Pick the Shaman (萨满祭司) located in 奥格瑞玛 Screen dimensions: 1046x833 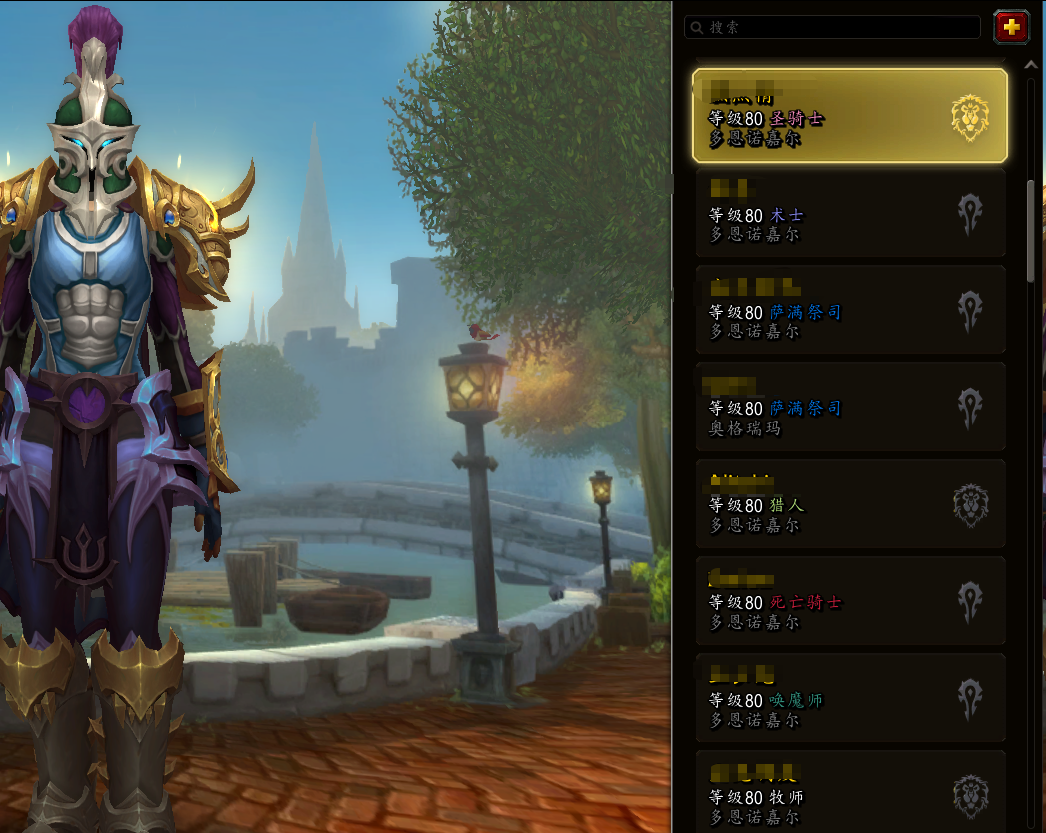pyautogui.click(x=850, y=408)
